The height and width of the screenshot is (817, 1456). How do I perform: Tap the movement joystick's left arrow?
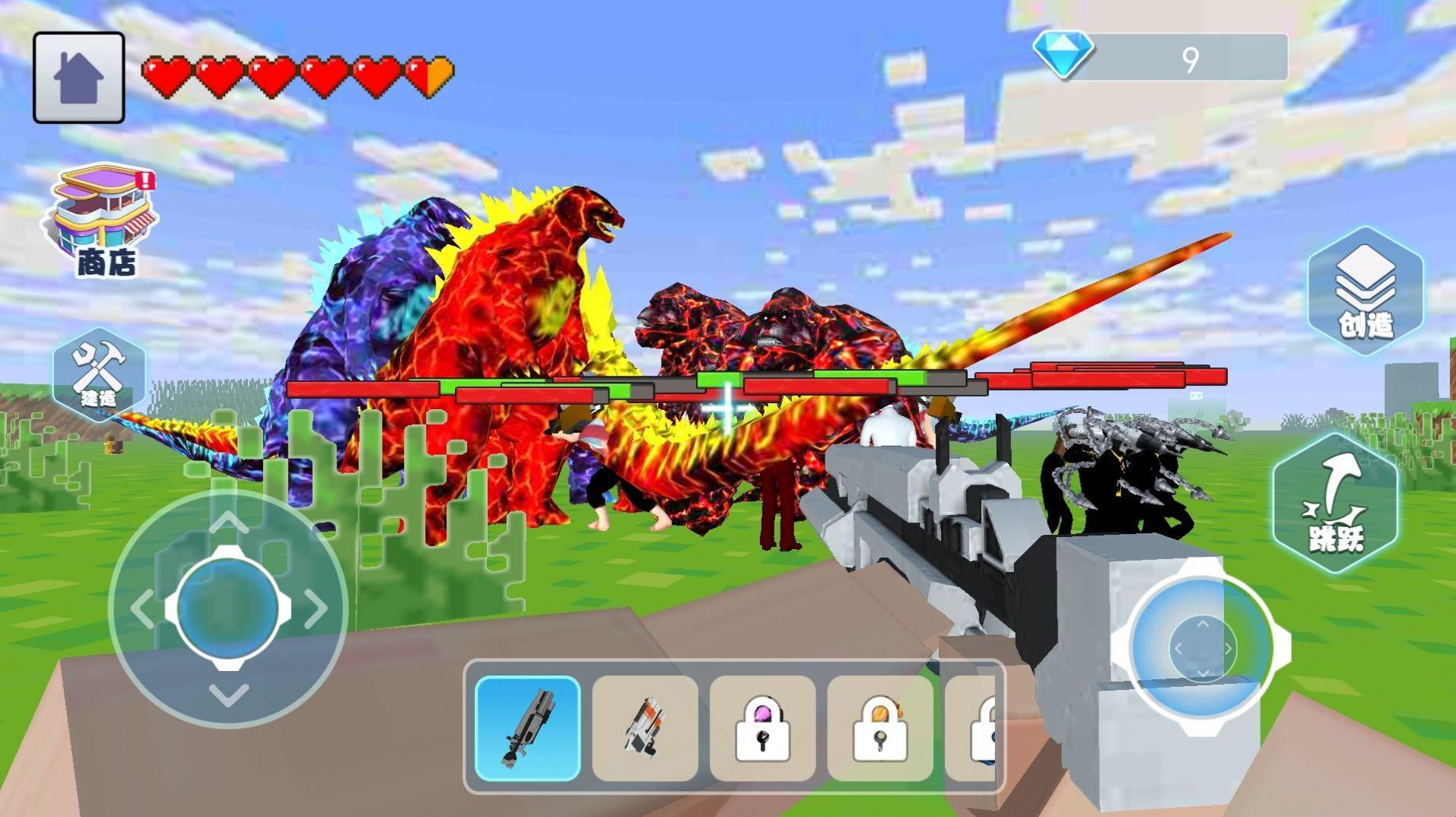pos(141,609)
